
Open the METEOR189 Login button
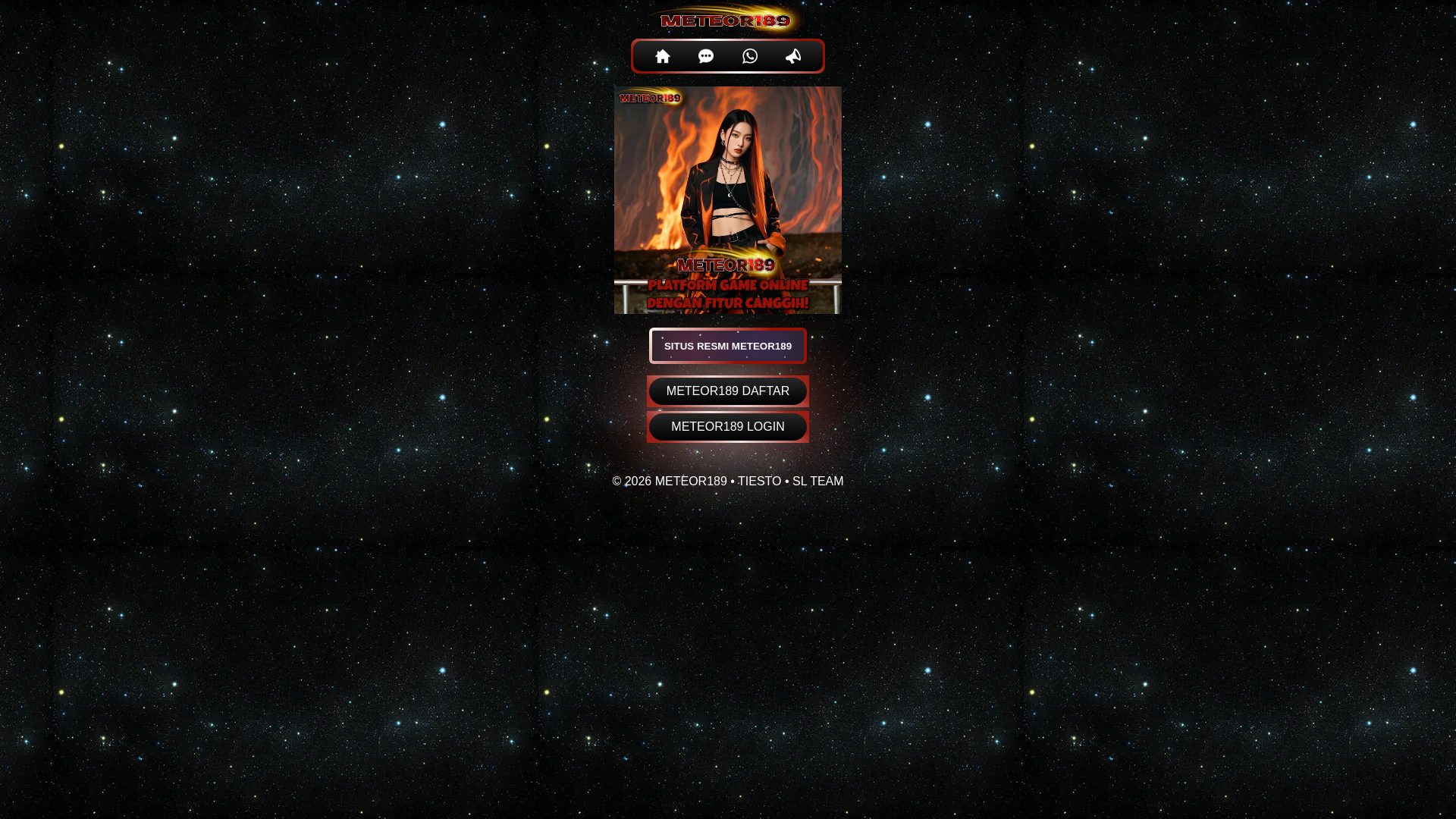(x=727, y=427)
